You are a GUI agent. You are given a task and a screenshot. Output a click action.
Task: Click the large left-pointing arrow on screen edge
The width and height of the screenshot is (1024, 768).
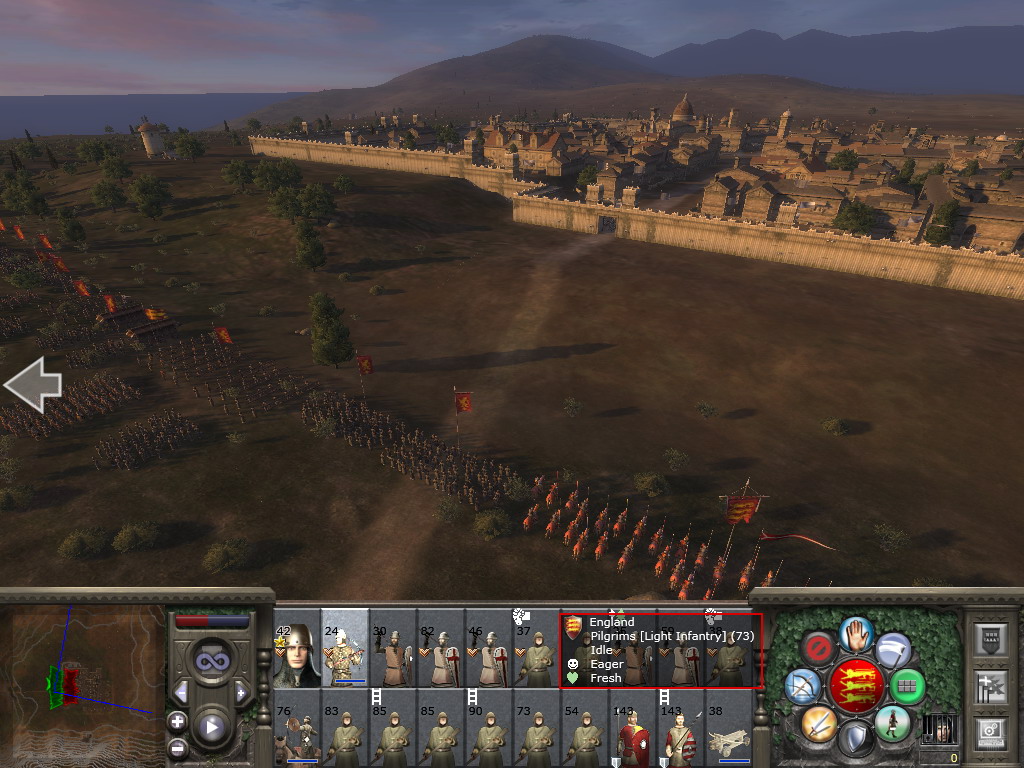point(32,385)
